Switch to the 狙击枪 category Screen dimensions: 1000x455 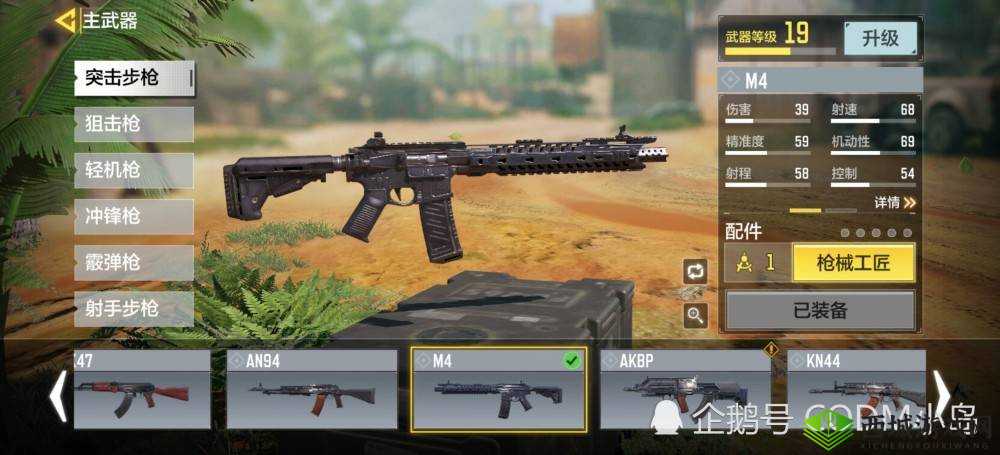pyautogui.click(x=134, y=124)
